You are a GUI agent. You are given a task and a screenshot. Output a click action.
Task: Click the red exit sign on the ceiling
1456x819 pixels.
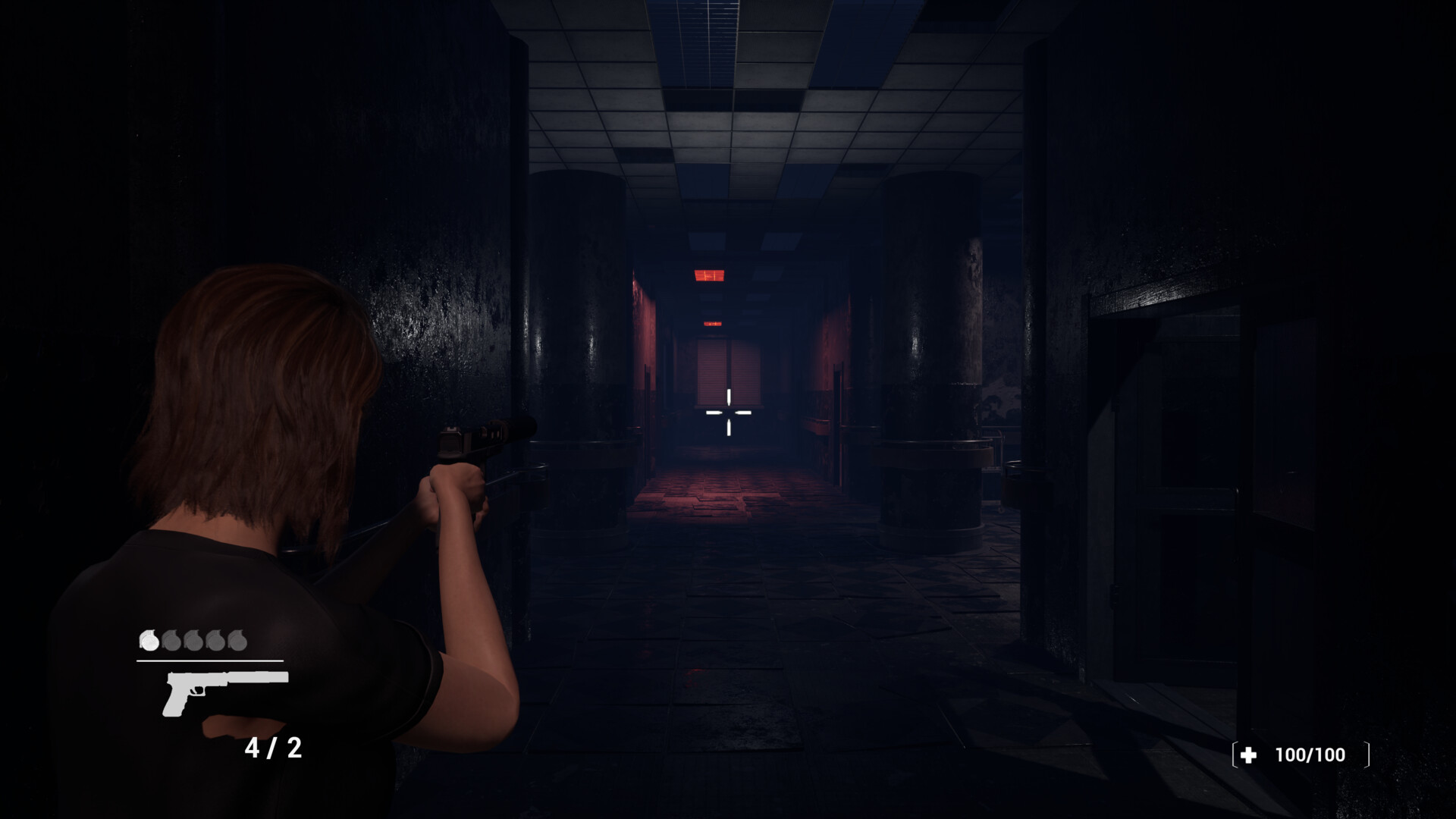click(x=711, y=275)
